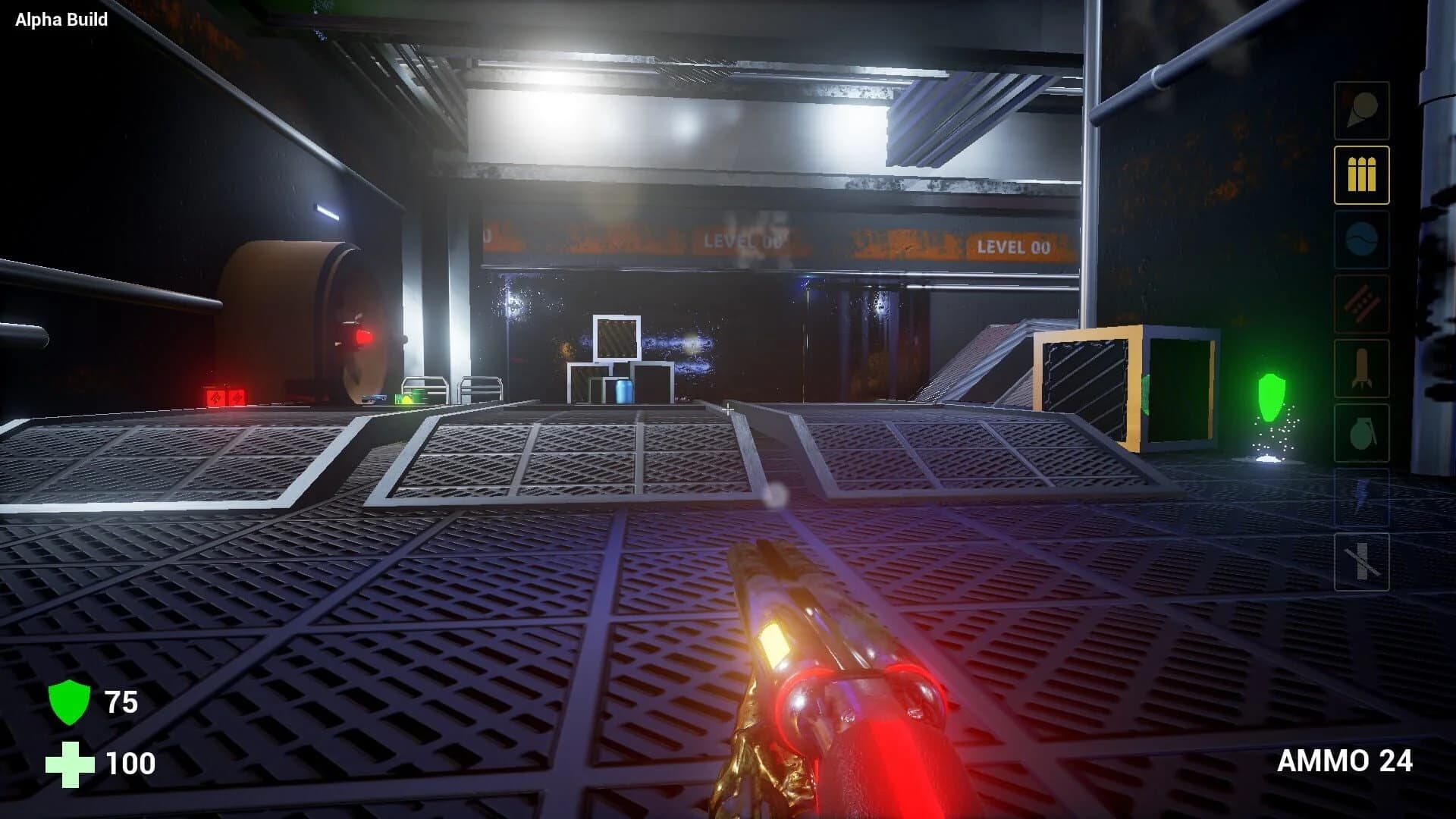Image resolution: width=1456 pixels, height=819 pixels.
Task: Select the highlighted shotgun shells weapon slot
Action: point(1361,174)
